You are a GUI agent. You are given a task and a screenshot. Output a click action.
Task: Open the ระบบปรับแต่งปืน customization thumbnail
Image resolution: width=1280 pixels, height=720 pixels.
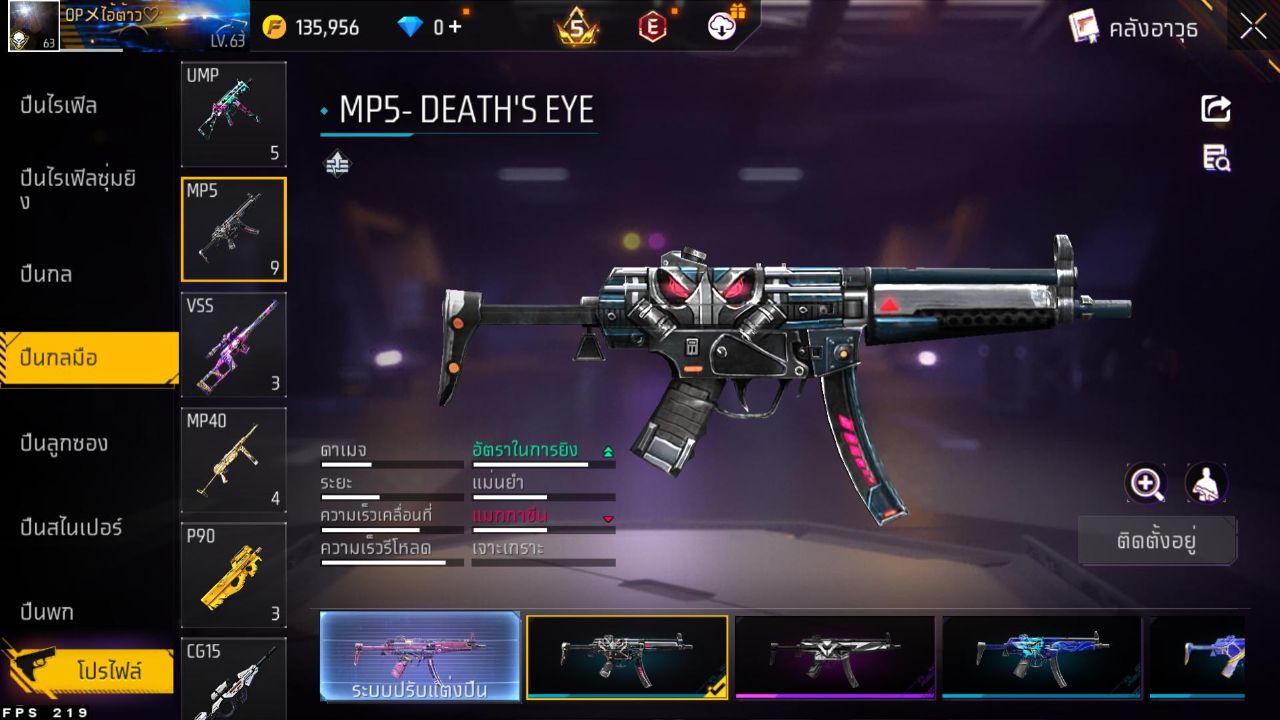(x=418, y=658)
